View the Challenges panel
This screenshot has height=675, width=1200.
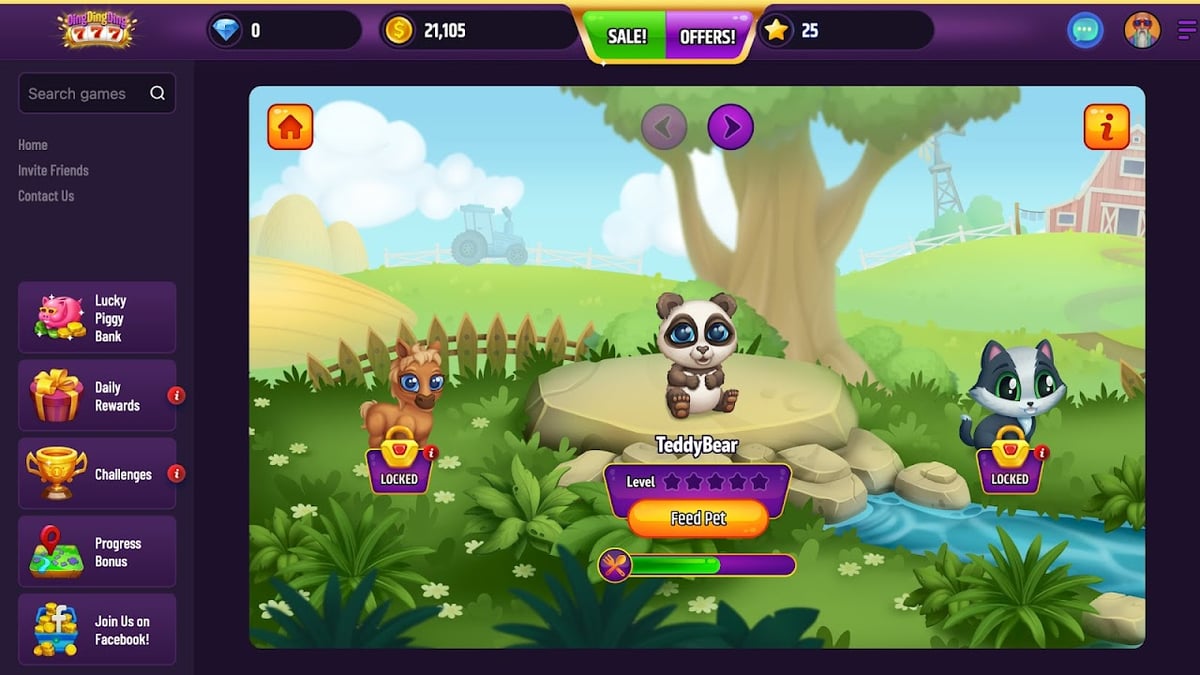click(x=97, y=474)
